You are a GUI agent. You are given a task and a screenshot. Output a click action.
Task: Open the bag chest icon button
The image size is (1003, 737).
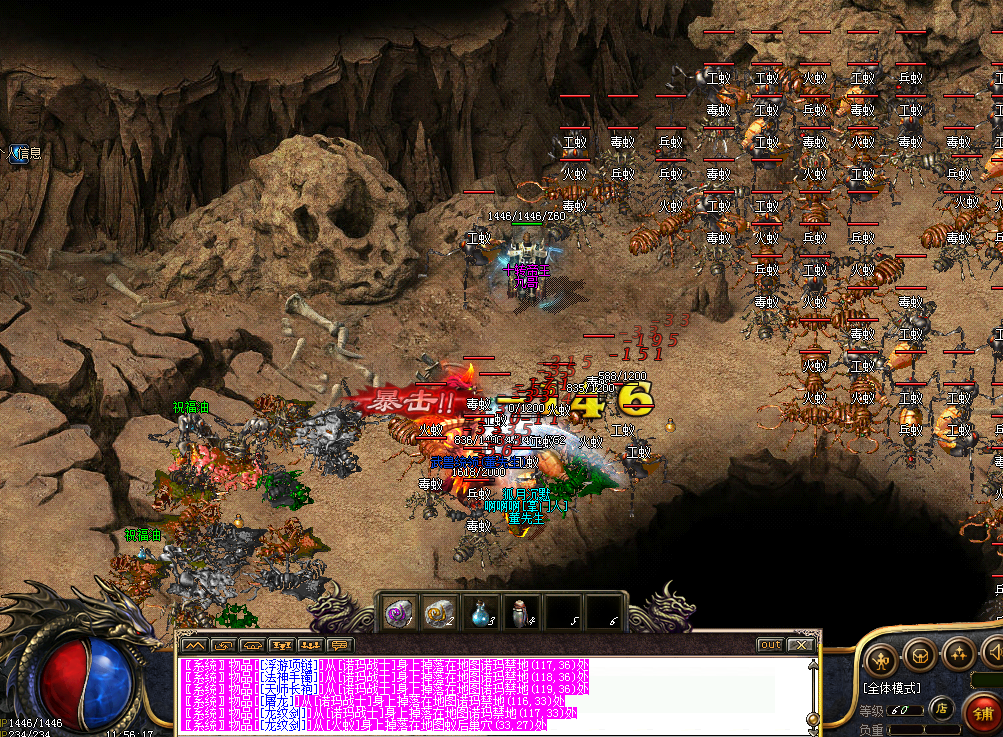coord(920,657)
